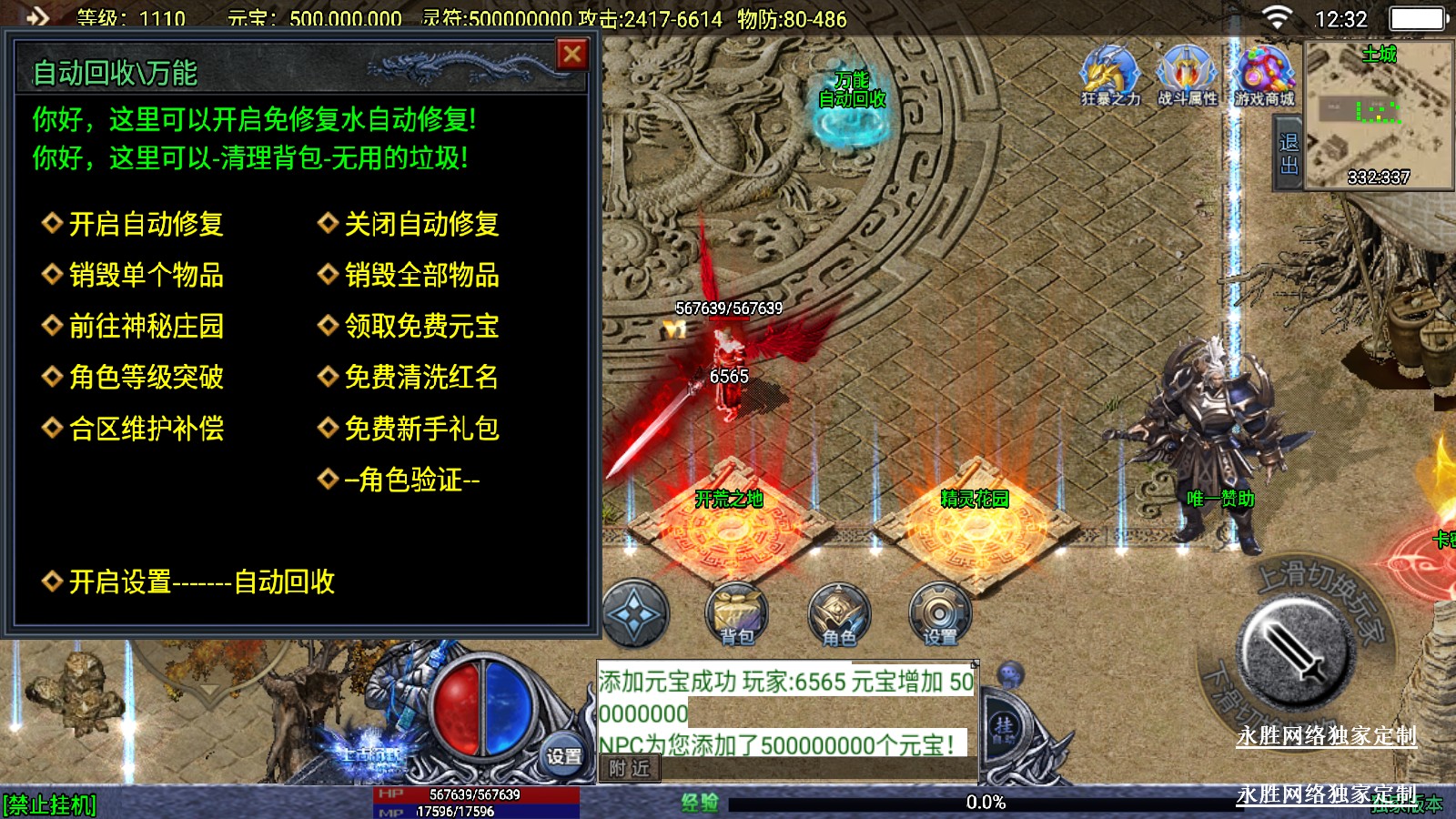
Task: Claim 免费新手礼包 gift pack
Action: click(420, 429)
